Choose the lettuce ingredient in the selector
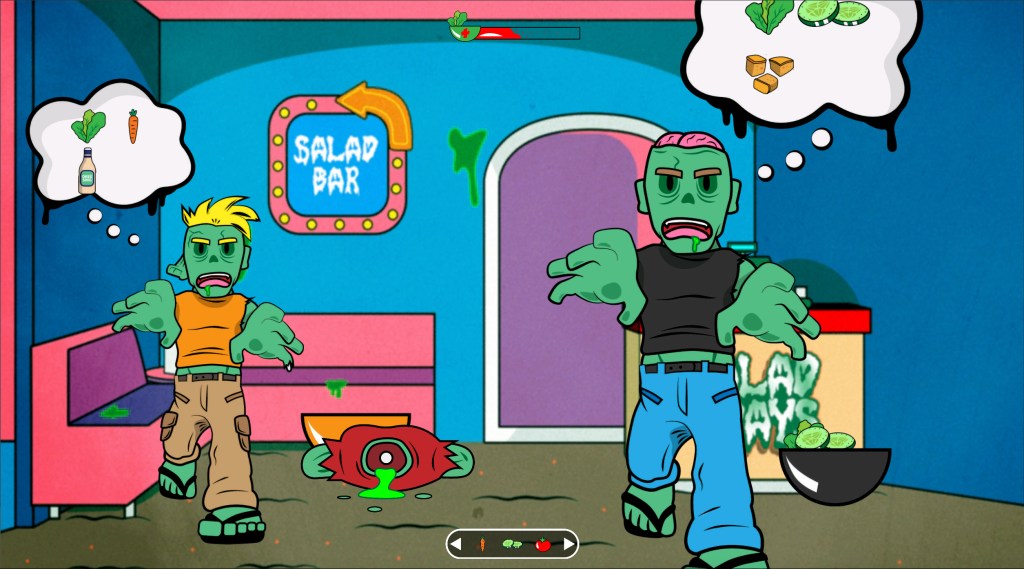 pos(512,544)
